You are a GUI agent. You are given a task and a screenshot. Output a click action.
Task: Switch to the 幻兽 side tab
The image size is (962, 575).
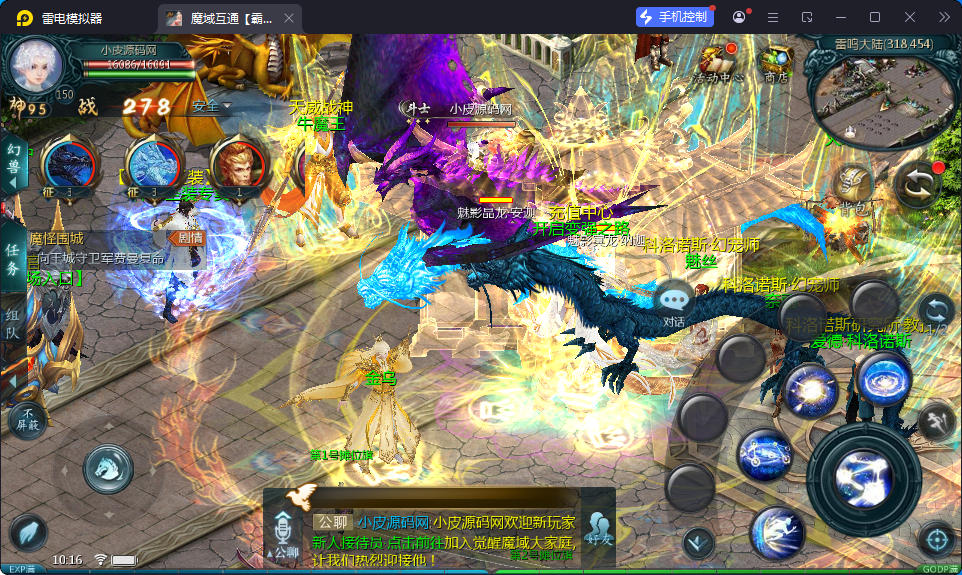click(x=13, y=163)
